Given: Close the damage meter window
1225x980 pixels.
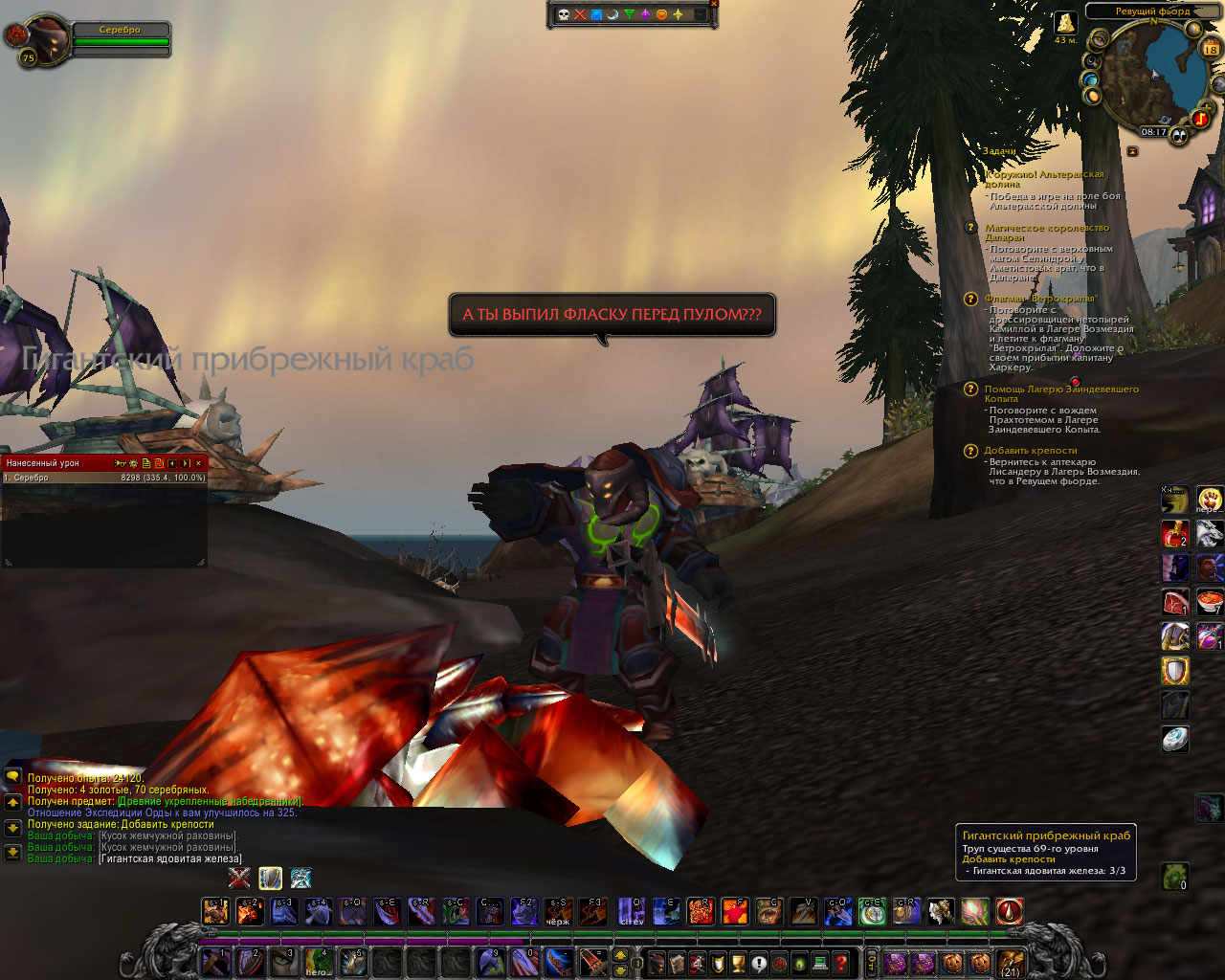Looking at the screenshot, I should (199, 463).
